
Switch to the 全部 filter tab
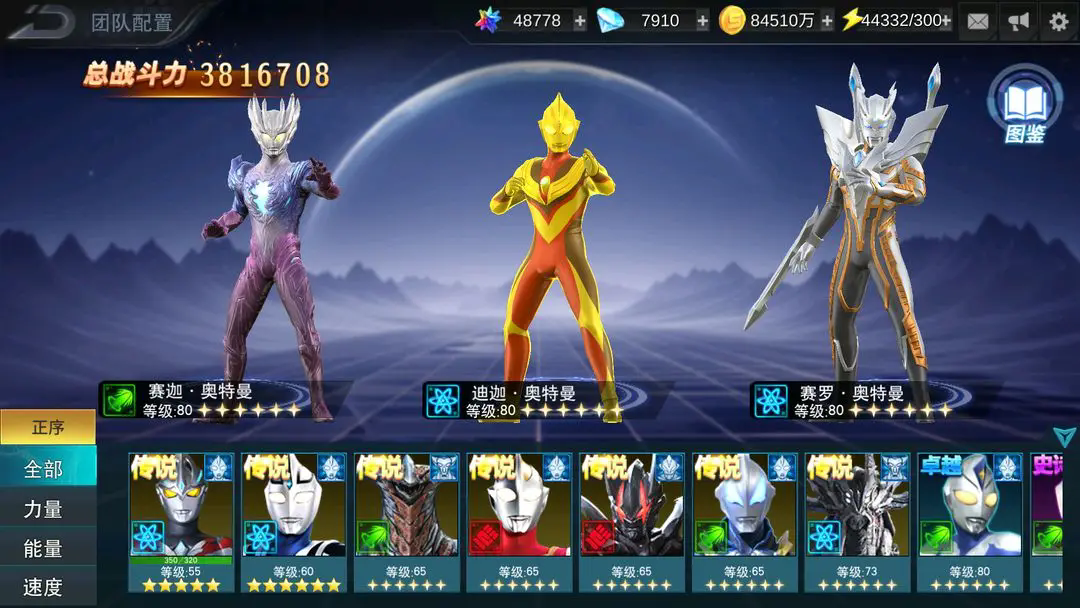[44, 469]
